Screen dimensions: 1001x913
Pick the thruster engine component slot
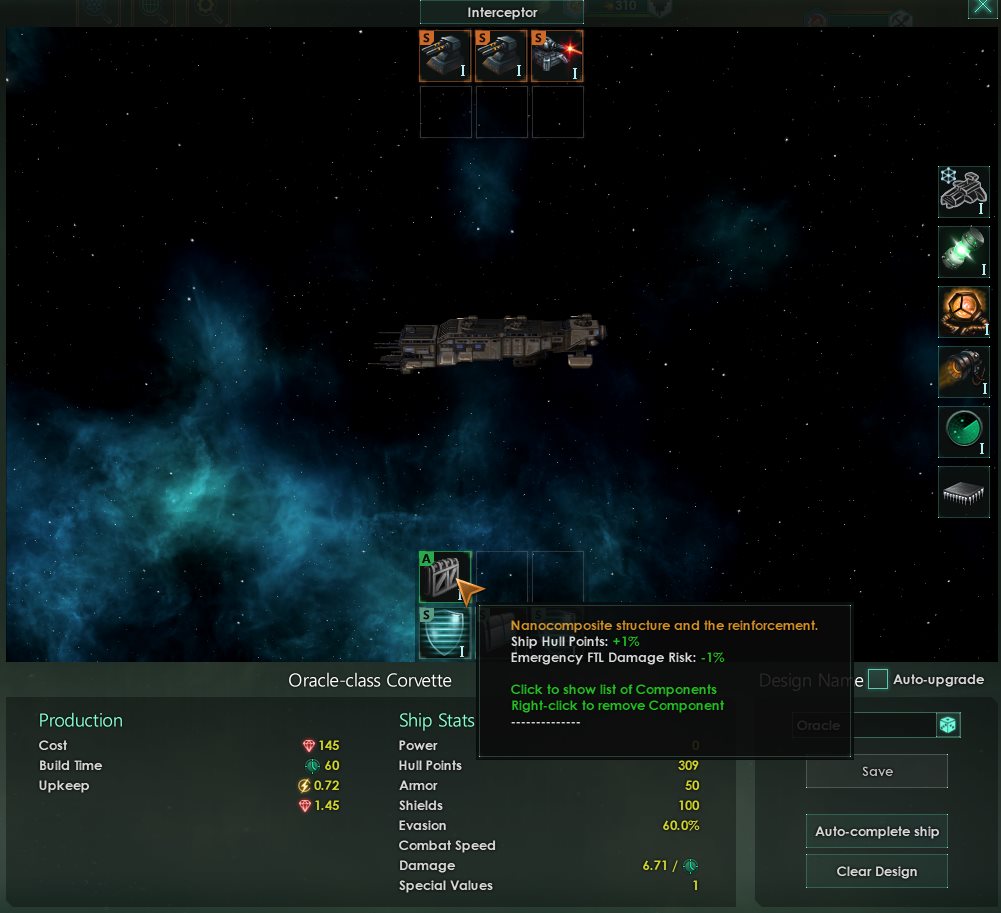(964, 372)
